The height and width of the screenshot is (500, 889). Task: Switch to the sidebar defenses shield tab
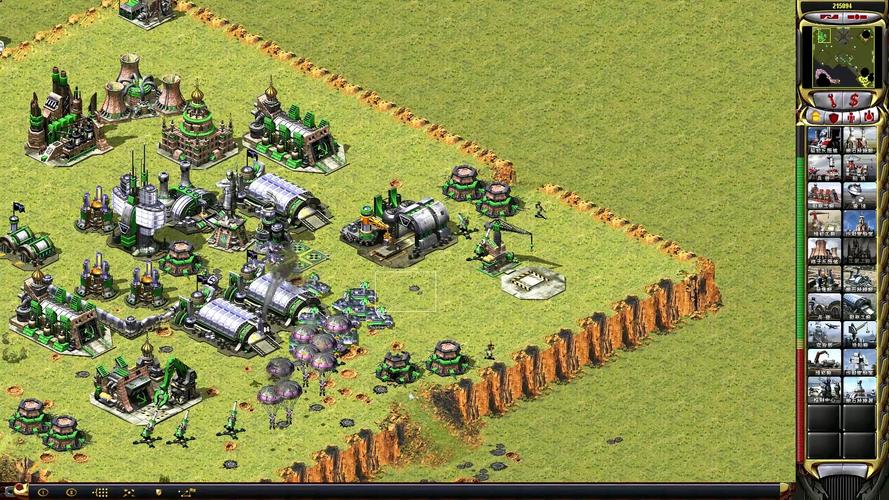(x=832, y=117)
